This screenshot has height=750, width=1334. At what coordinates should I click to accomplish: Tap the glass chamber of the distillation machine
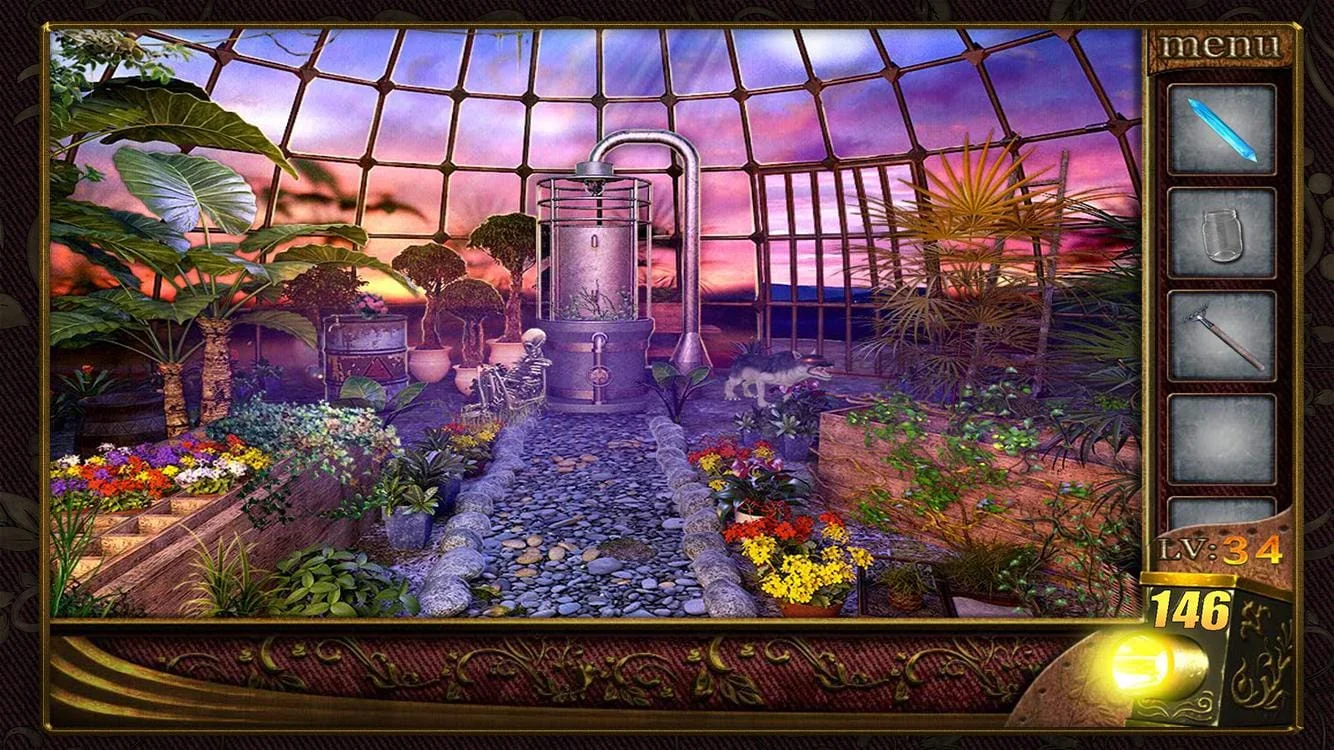pos(595,260)
